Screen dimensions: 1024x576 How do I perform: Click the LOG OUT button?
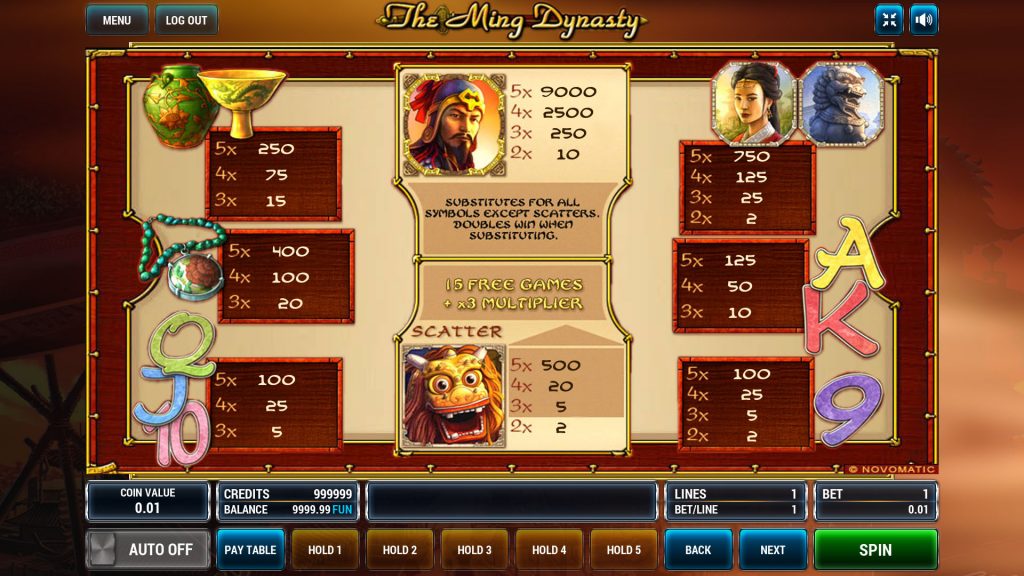click(x=186, y=20)
